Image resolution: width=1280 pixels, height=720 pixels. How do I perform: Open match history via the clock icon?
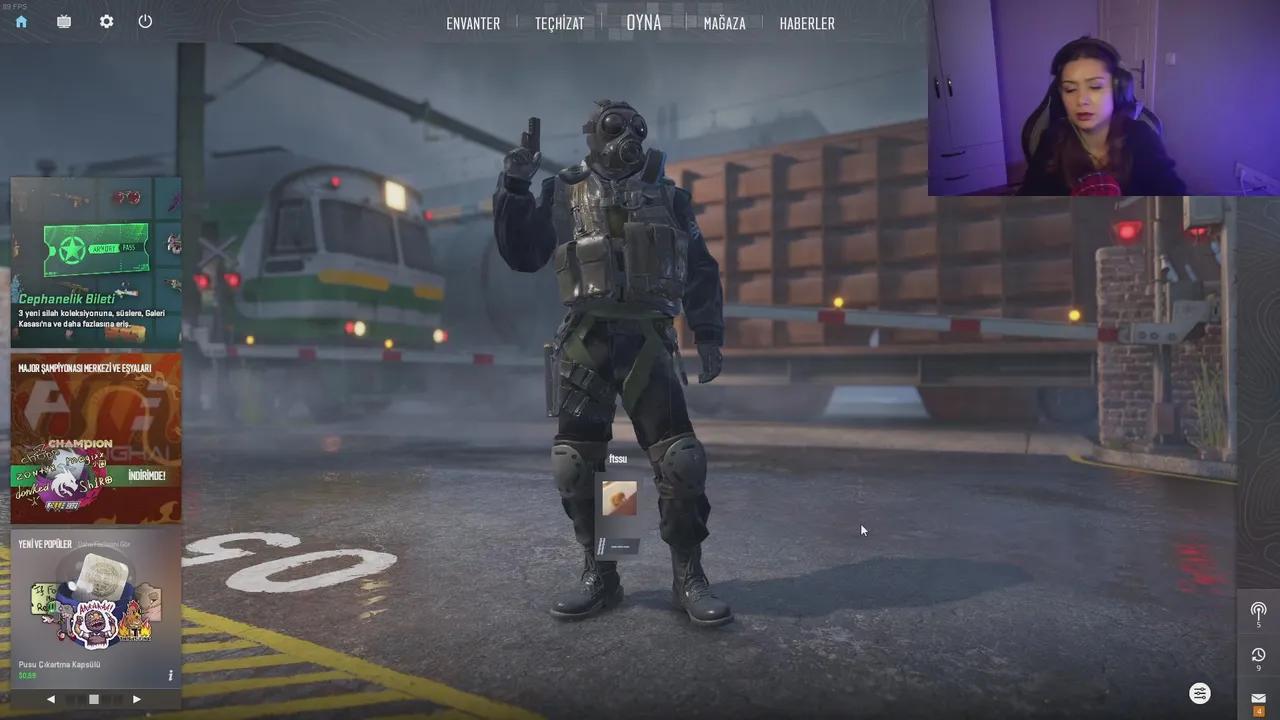pos(1258,655)
